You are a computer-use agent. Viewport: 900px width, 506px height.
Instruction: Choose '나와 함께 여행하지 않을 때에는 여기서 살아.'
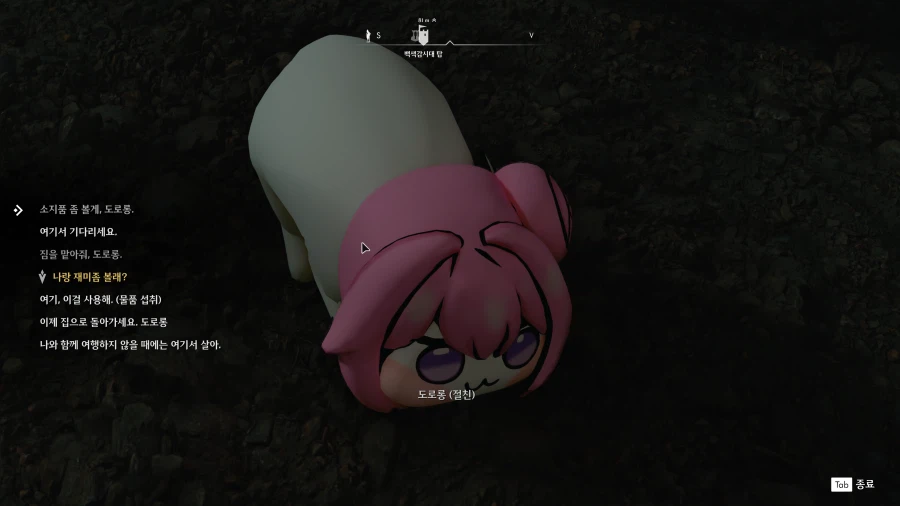click(x=130, y=345)
